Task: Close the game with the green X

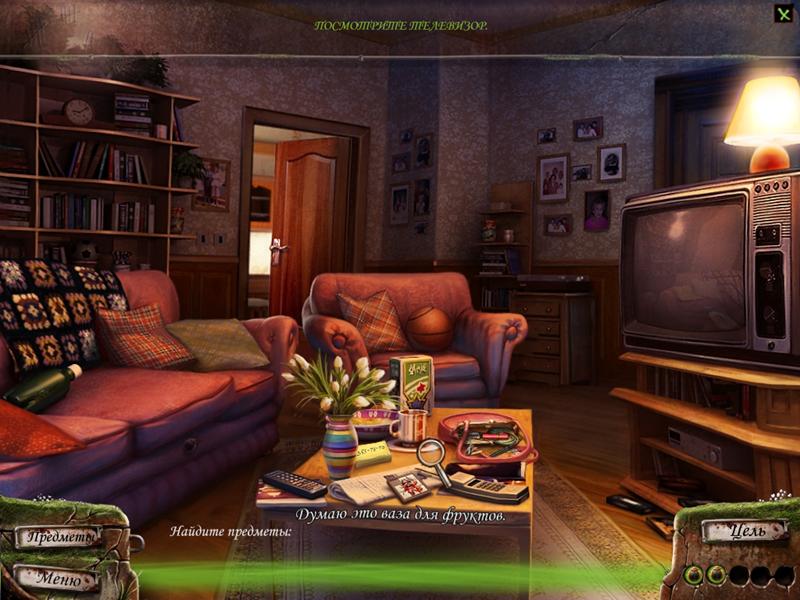Action: click(783, 14)
